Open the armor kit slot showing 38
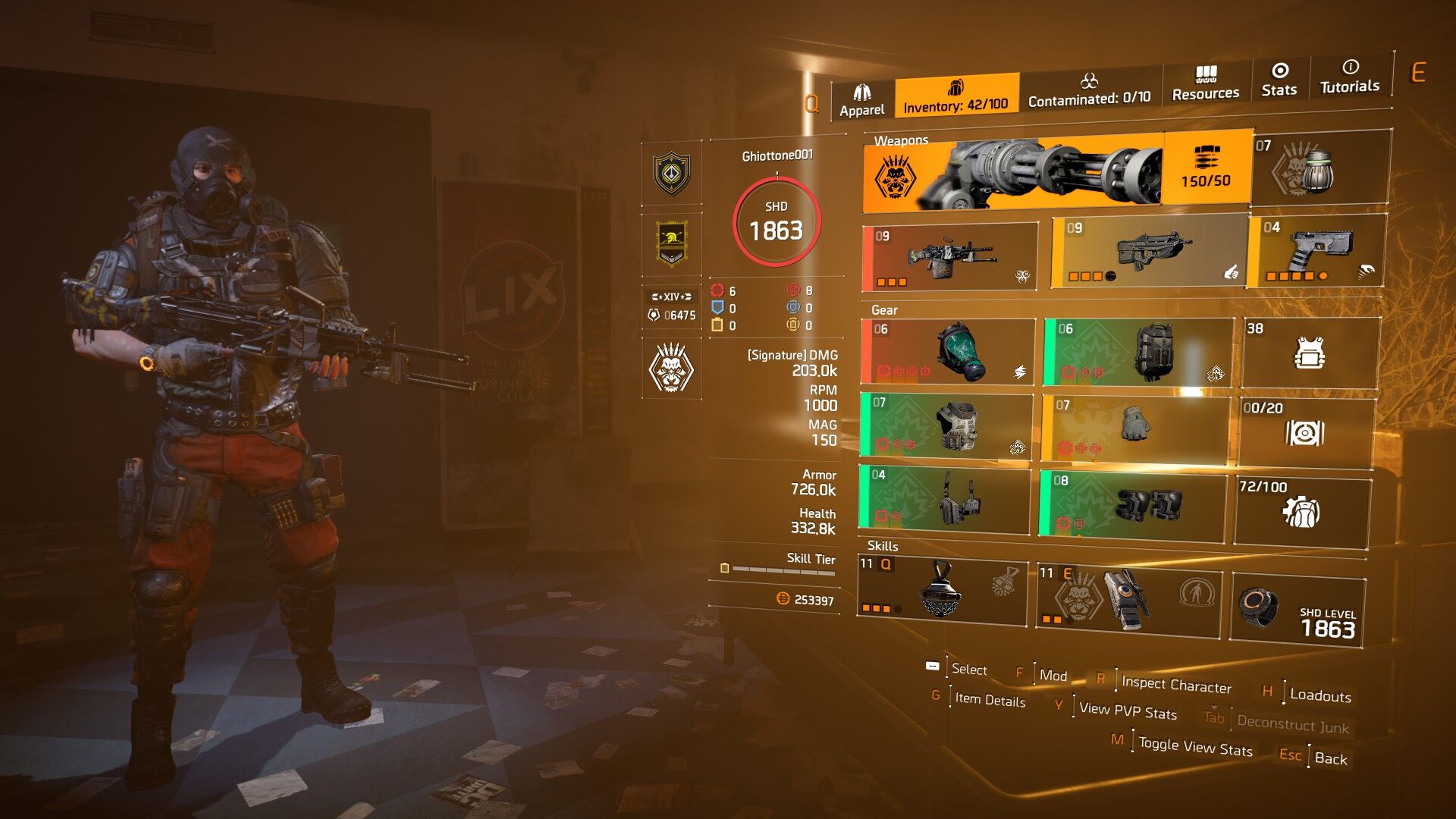Image resolution: width=1456 pixels, height=819 pixels. [x=1309, y=353]
